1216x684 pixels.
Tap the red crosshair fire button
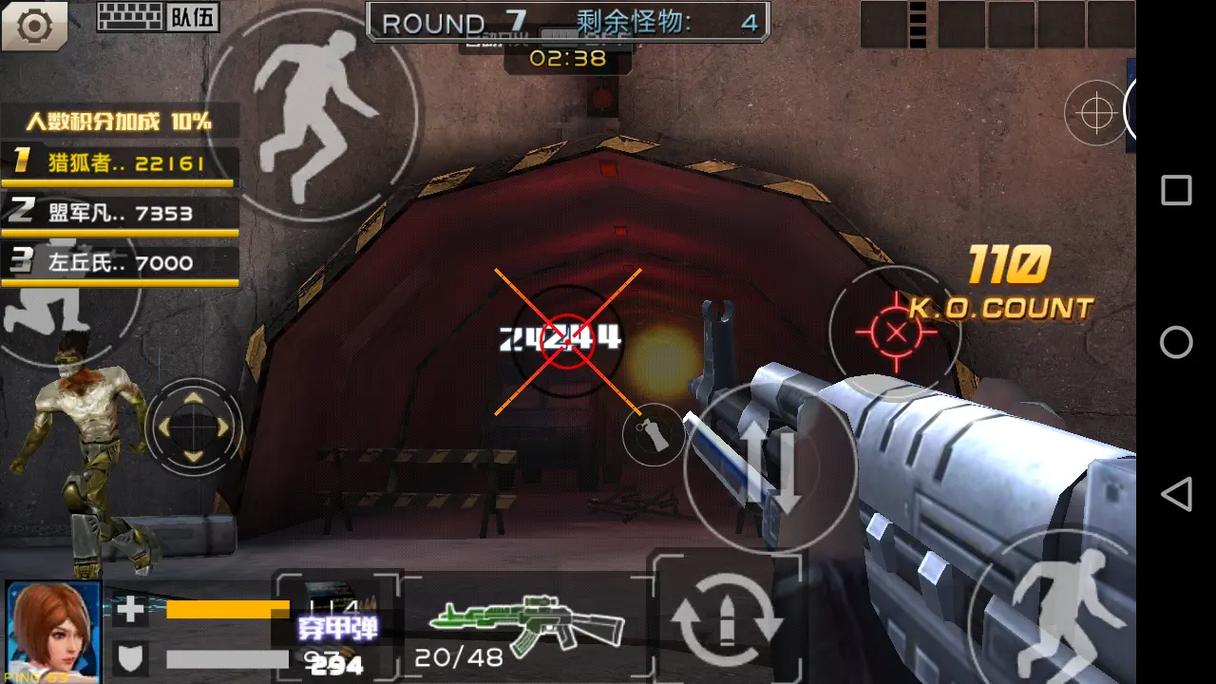(895, 331)
